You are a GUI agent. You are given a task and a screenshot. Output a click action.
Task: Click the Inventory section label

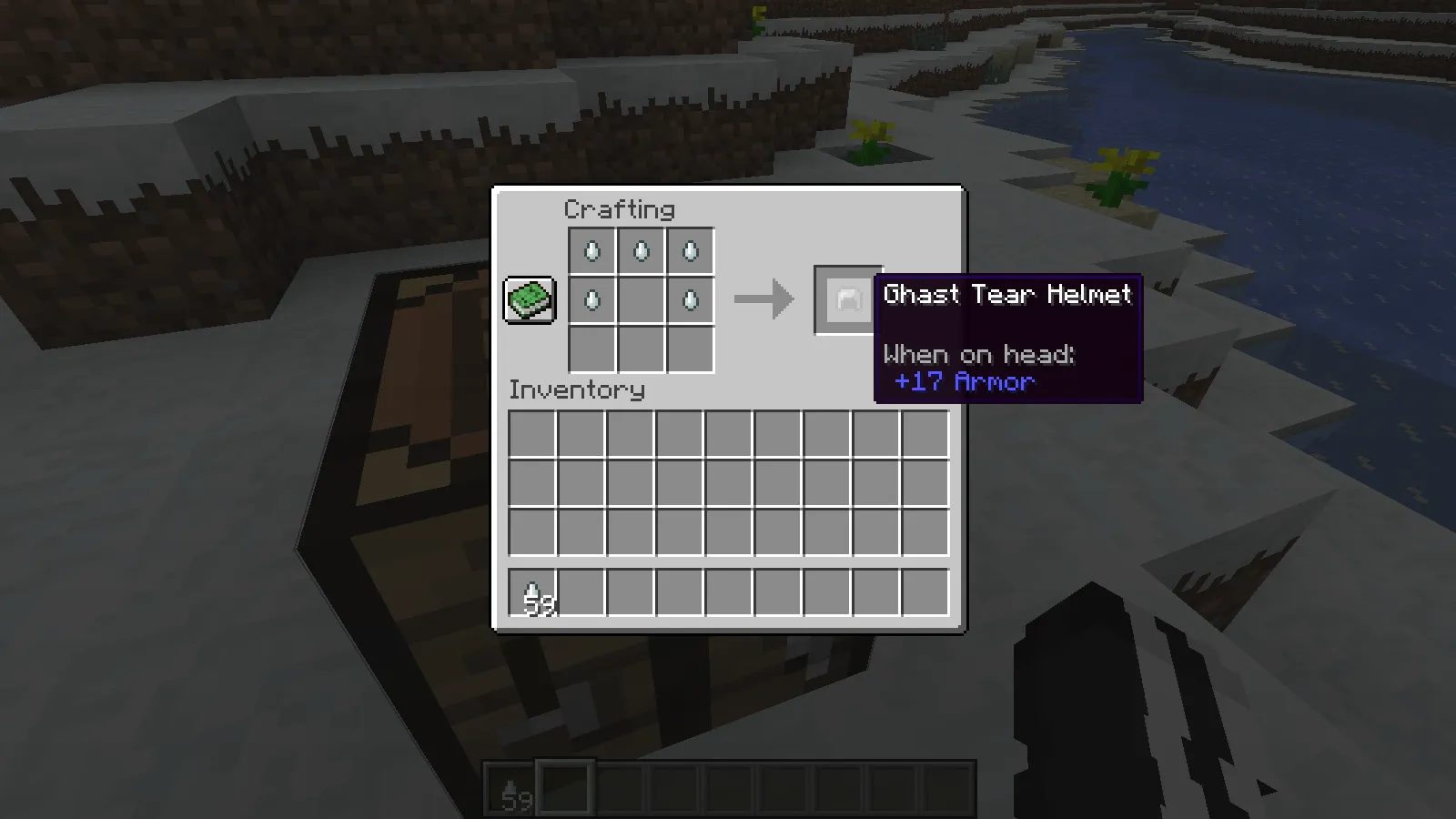click(x=576, y=391)
